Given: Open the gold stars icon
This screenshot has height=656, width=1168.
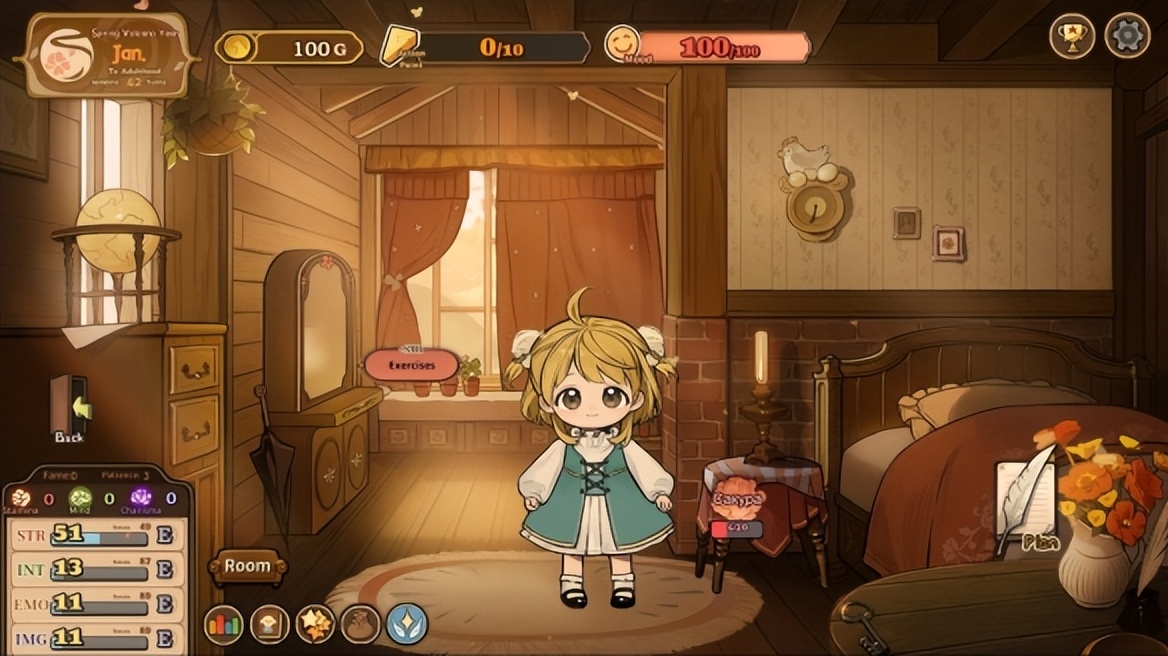Looking at the screenshot, I should [x=315, y=625].
